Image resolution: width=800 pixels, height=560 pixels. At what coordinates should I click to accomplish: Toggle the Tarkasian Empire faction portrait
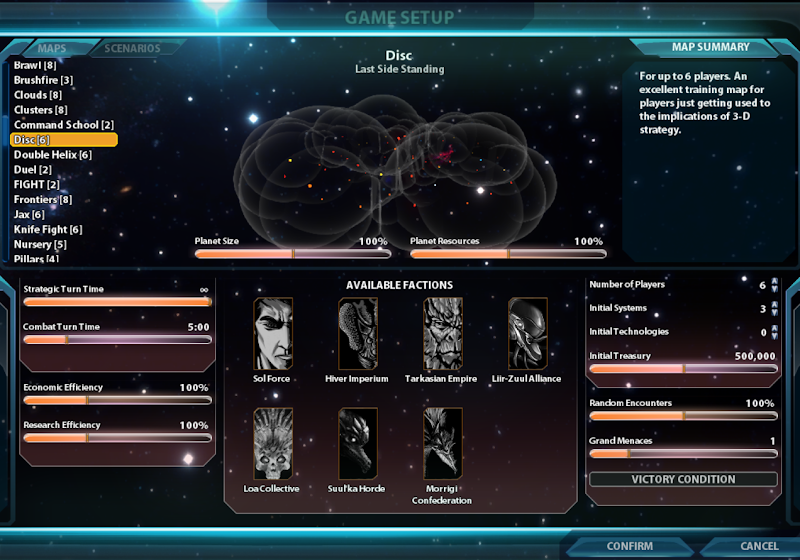(x=443, y=334)
